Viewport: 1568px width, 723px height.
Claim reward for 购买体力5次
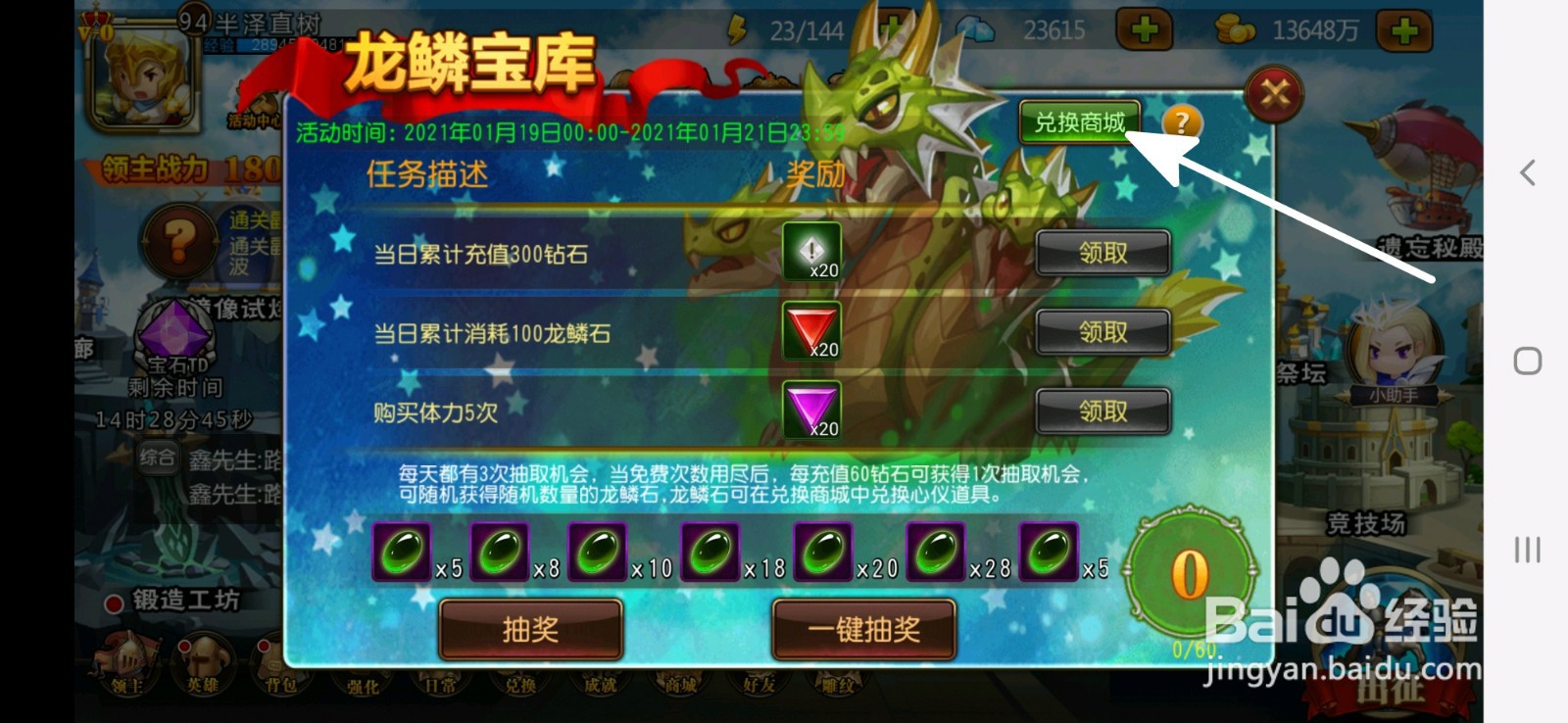click(1102, 411)
